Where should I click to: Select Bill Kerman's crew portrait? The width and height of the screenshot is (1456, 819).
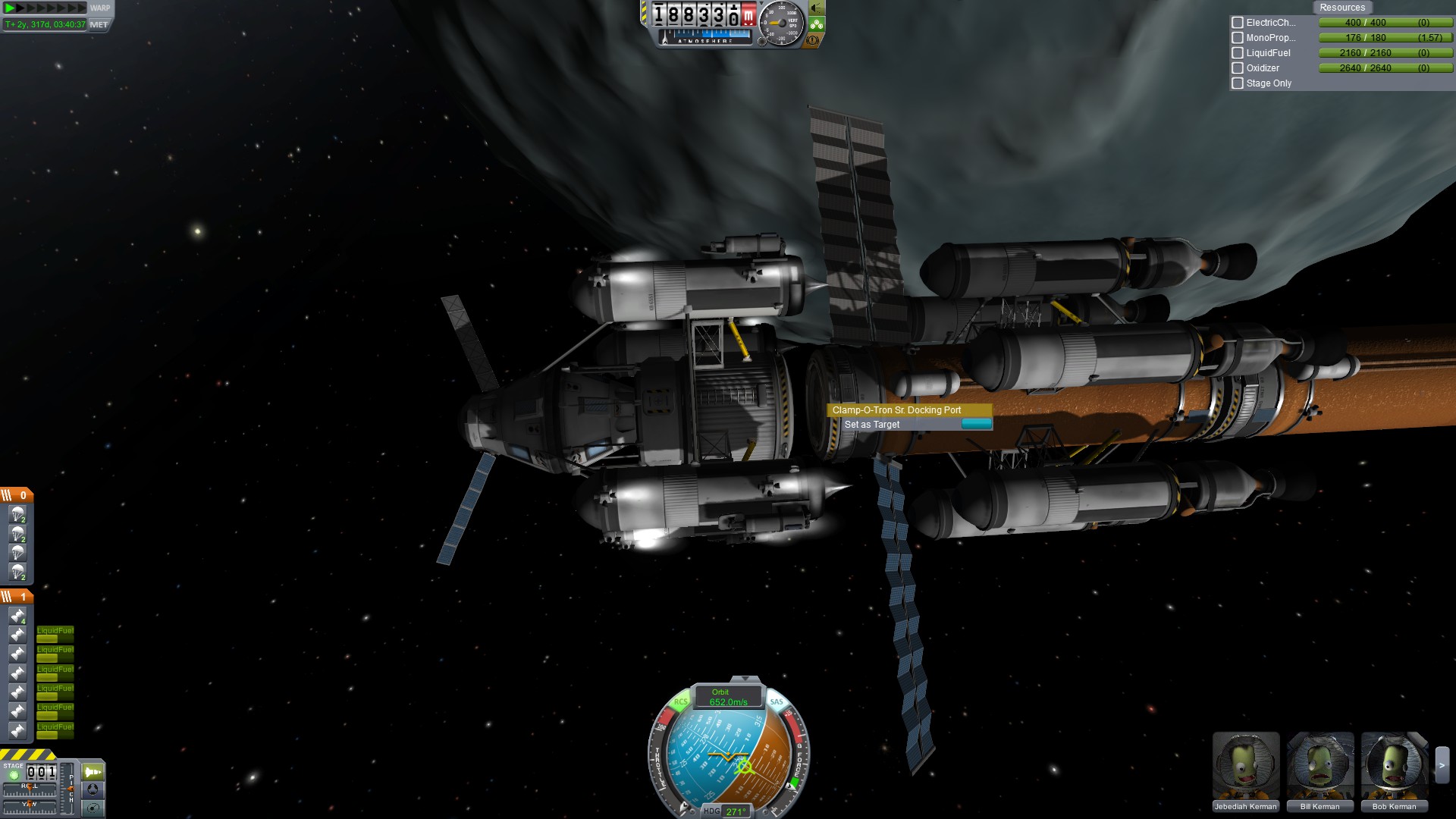(x=1319, y=767)
